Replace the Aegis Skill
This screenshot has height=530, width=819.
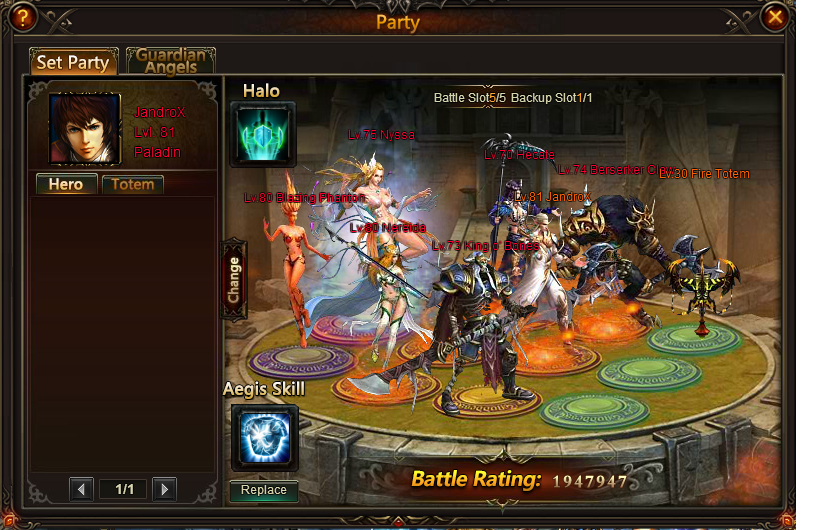pyautogui.click(x=264, y=490)
